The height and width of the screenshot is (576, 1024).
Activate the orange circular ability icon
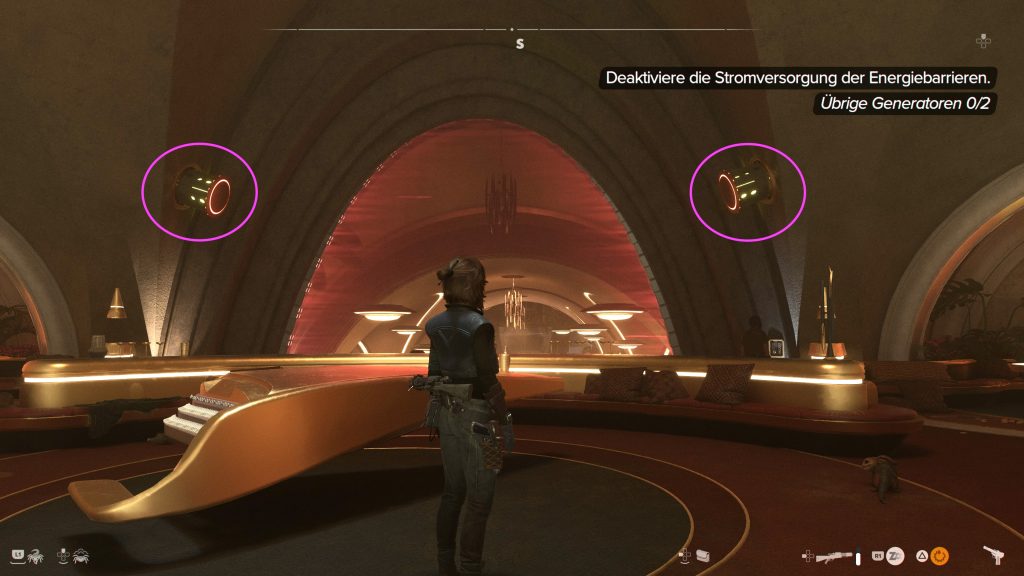pos(941,555)
